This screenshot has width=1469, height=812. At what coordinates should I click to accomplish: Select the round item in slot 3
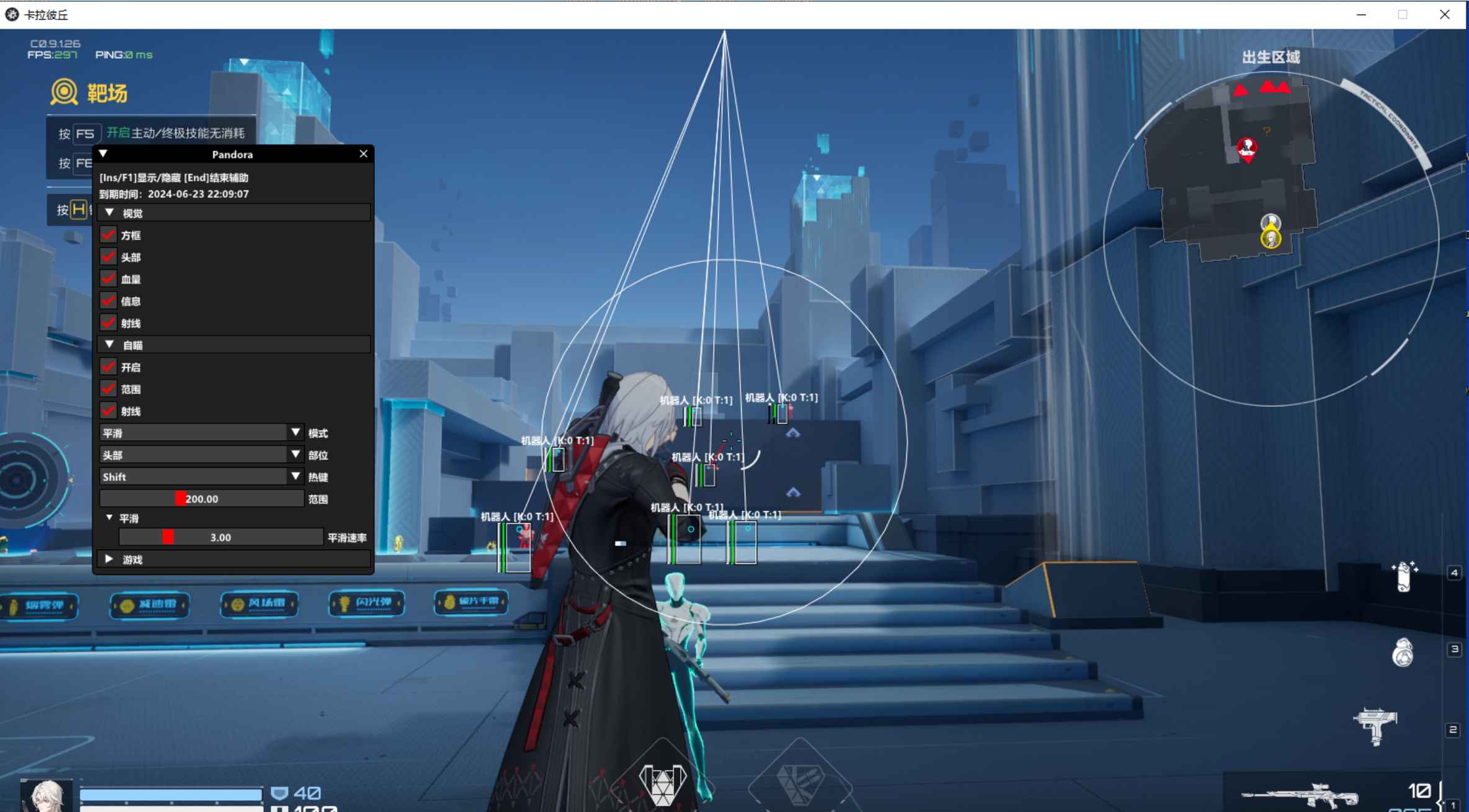(x=1403, y=653)
